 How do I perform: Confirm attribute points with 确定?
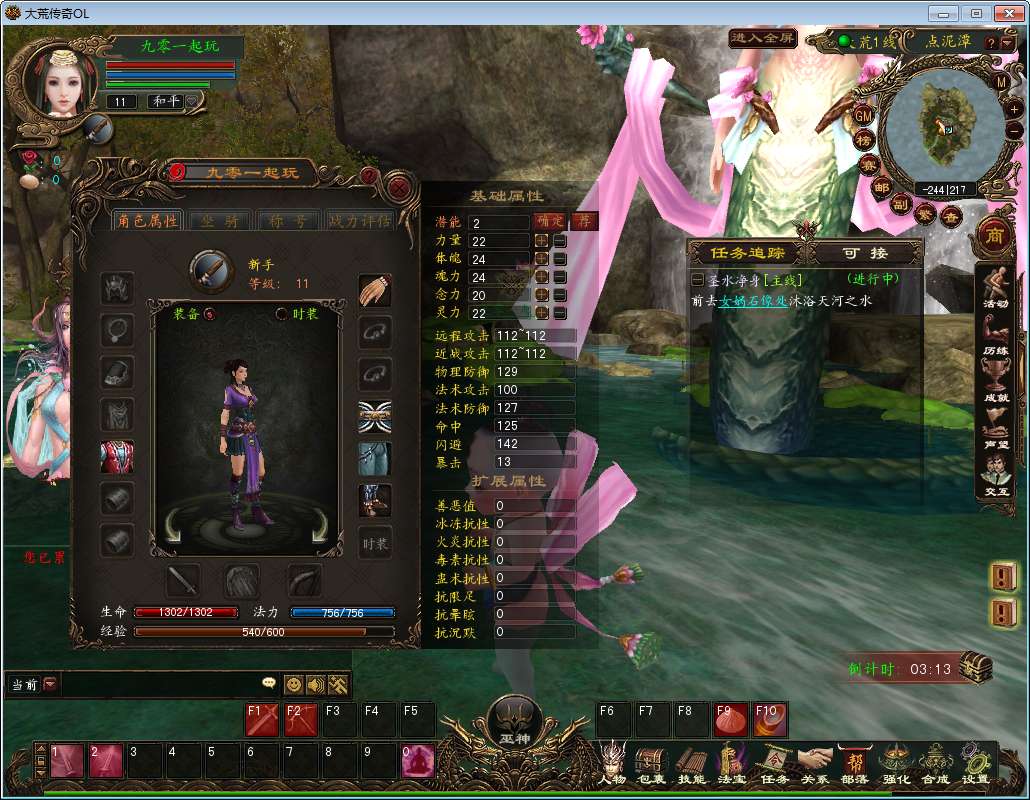[x=550, y=222]
